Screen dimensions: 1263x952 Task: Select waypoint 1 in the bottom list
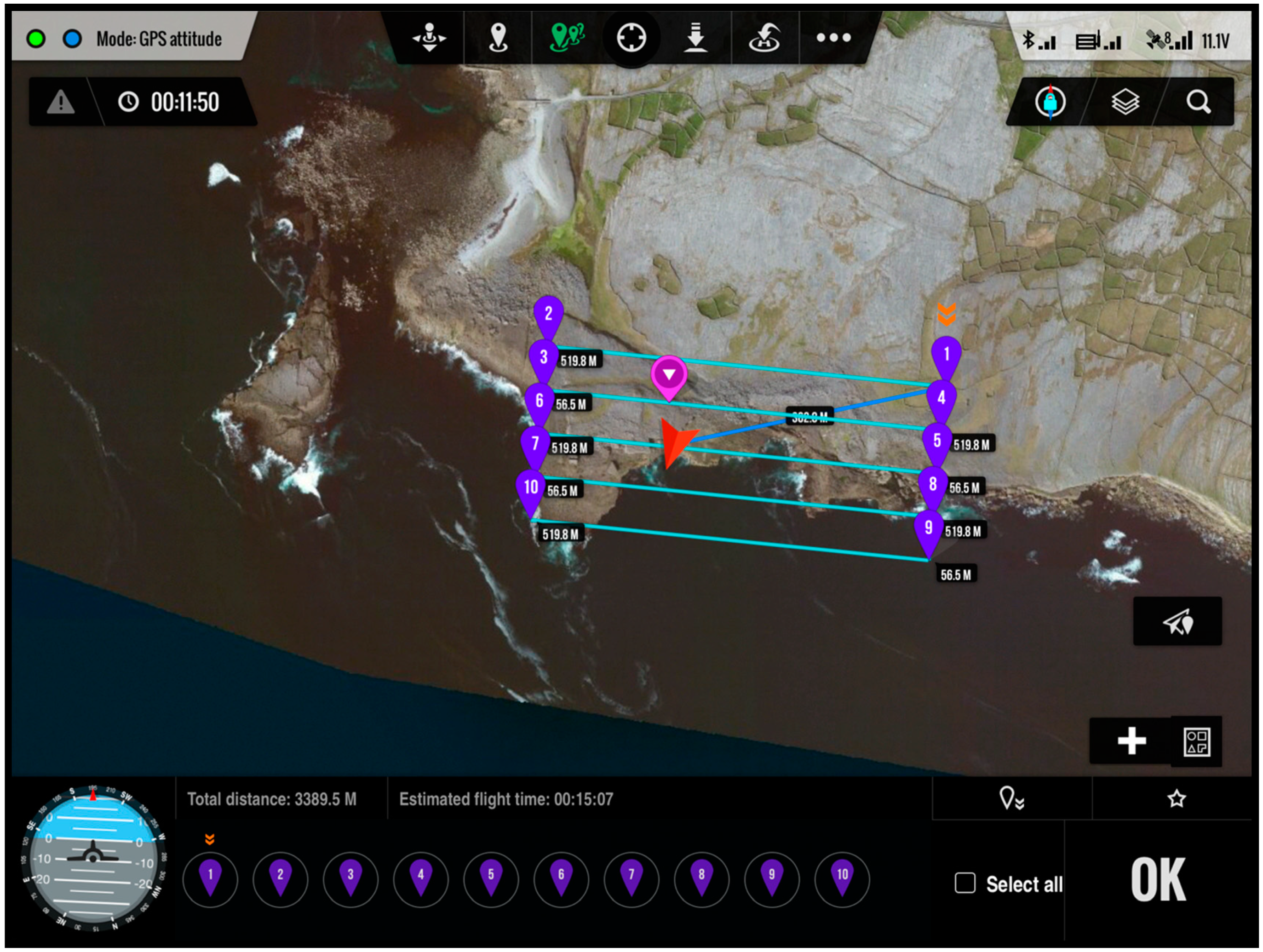(210, 878)
